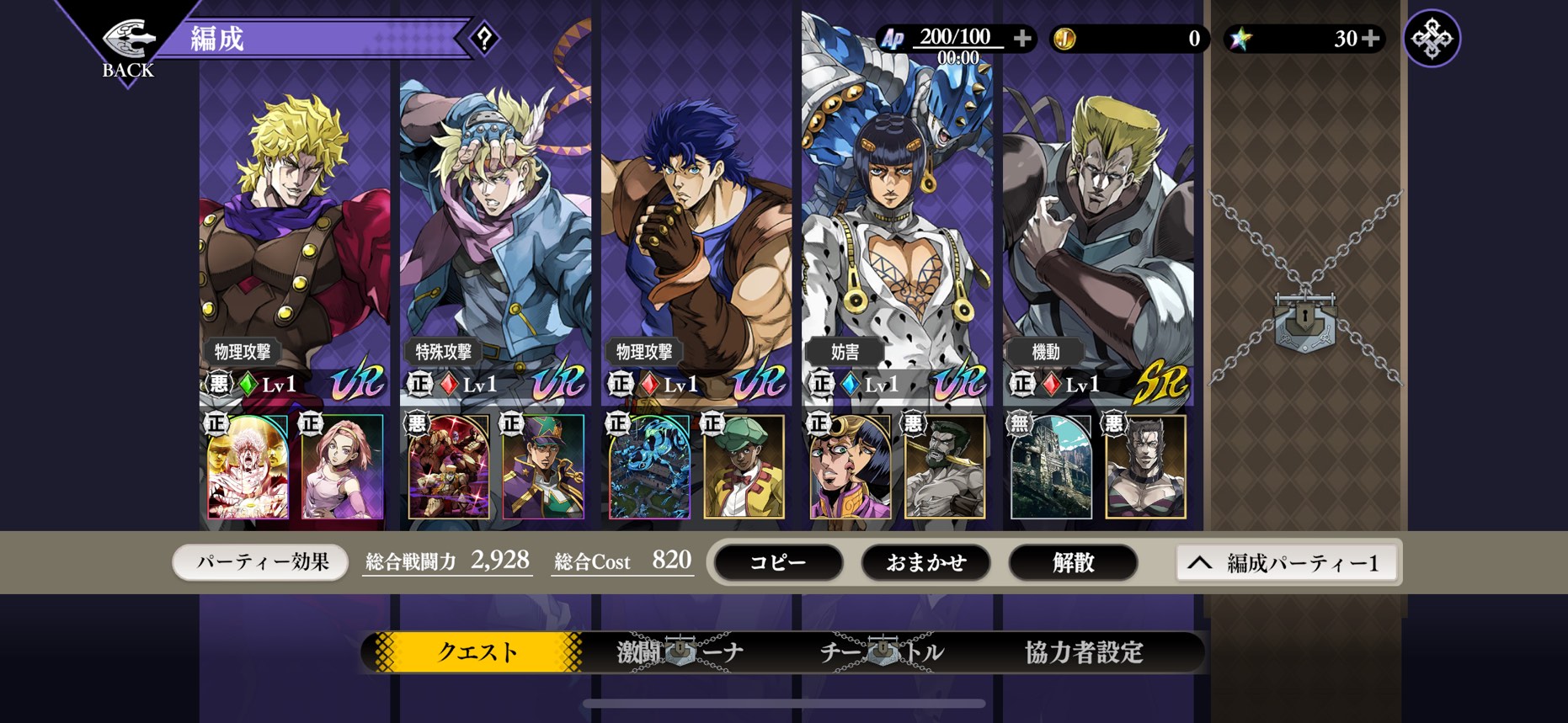Image resolution: width=1568 pixels, height=723 pixels.
Task: Open the 協力者設定 tab
Action: pyautogui.click(x=1084, y=651)
